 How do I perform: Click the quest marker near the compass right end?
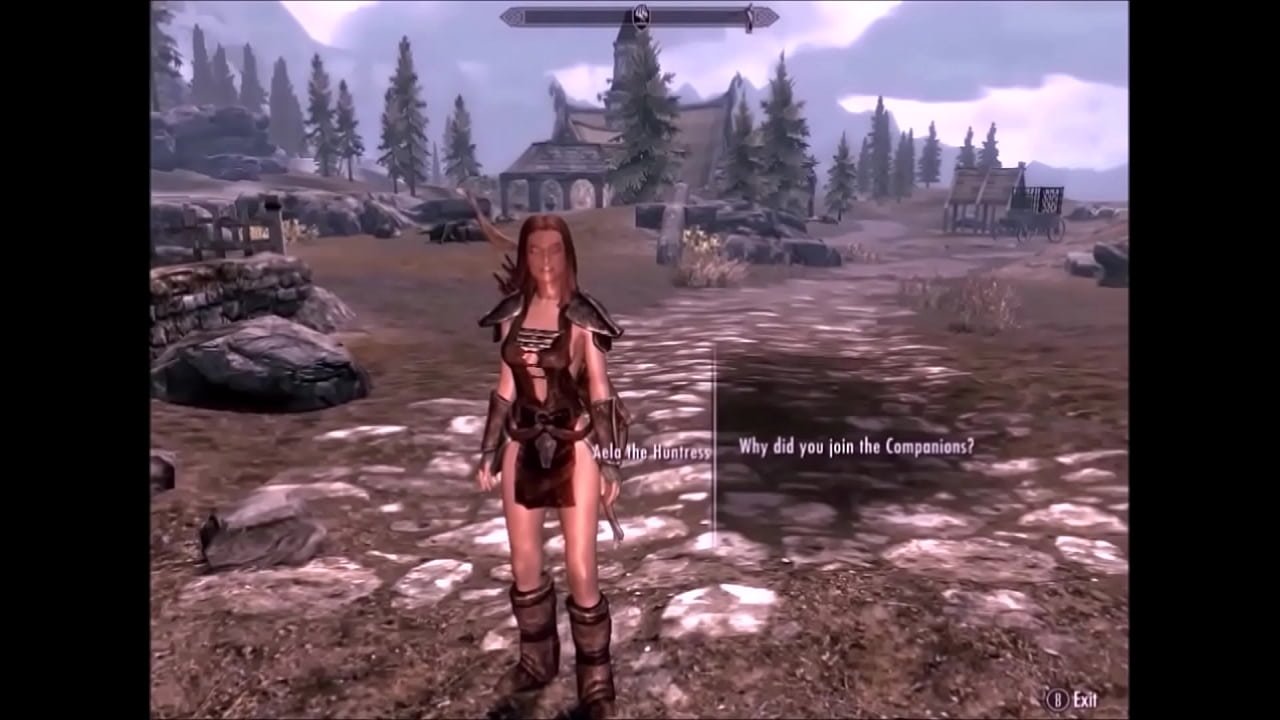pyautogui.click(x=748, y=15)
